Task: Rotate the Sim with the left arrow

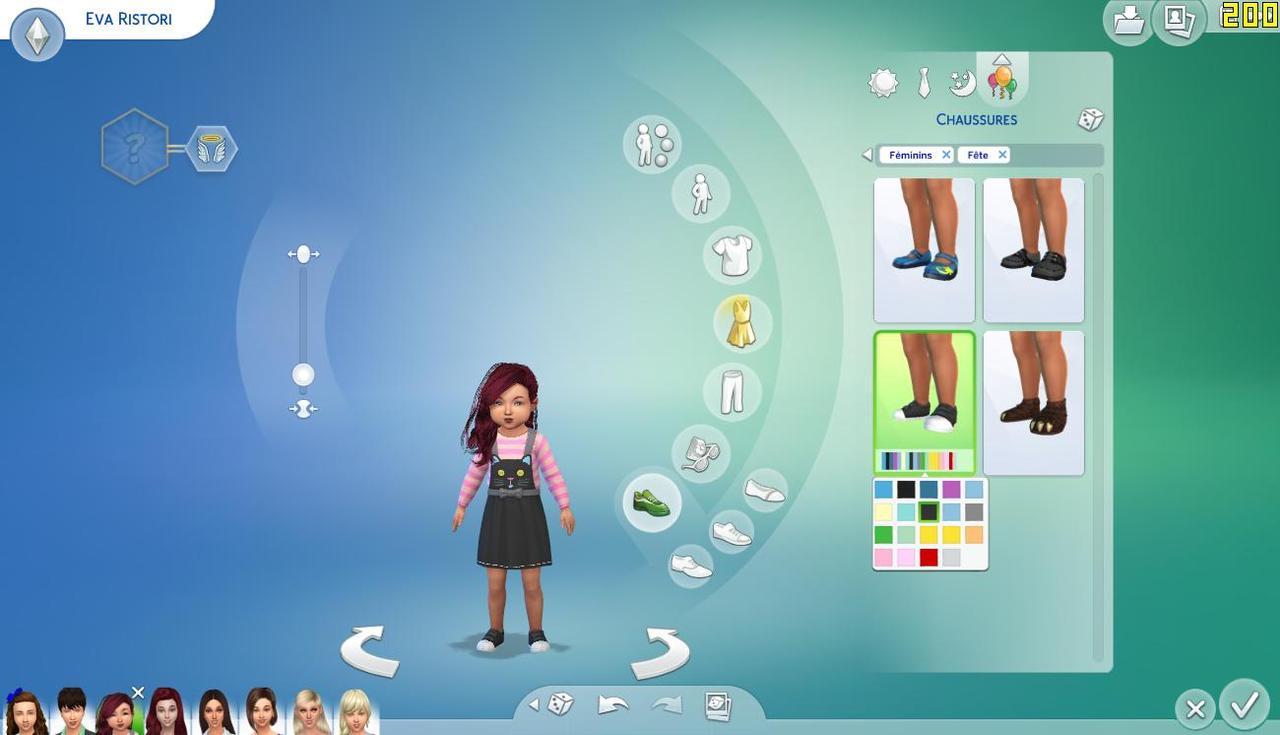Action: click(x=369, y=651)
